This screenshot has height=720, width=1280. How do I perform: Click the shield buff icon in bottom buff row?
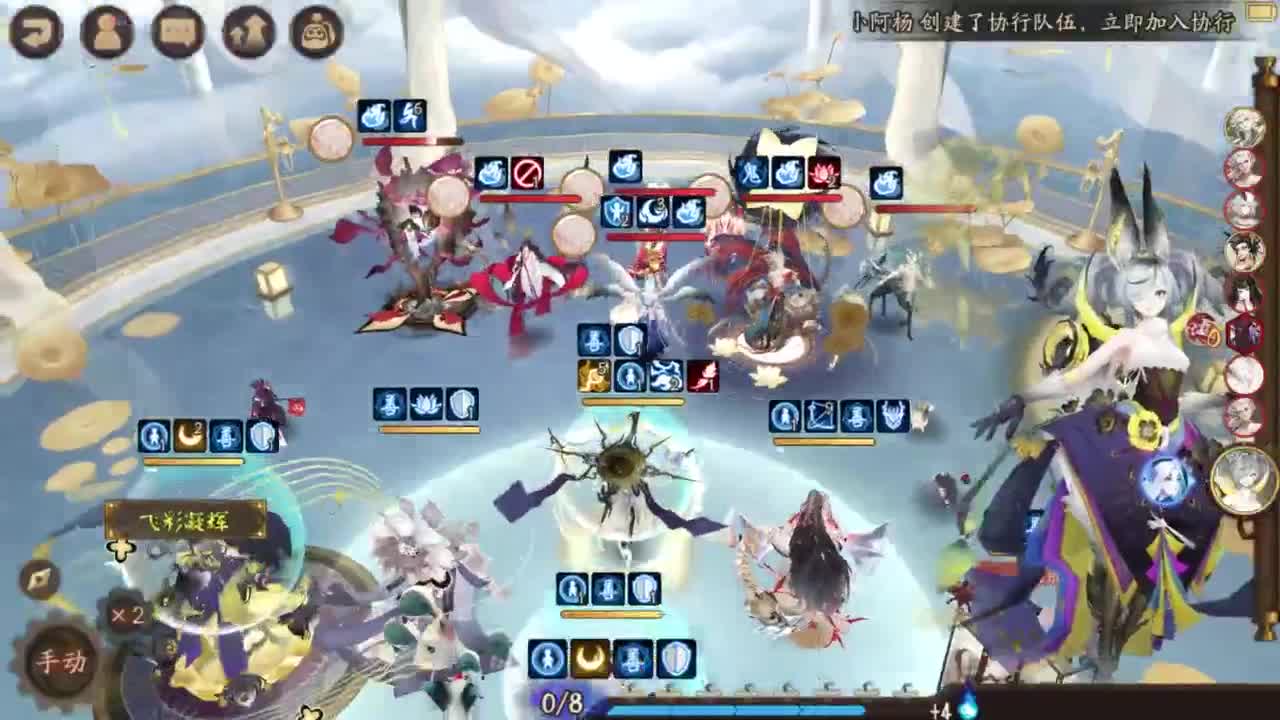(x=676, y=659)
